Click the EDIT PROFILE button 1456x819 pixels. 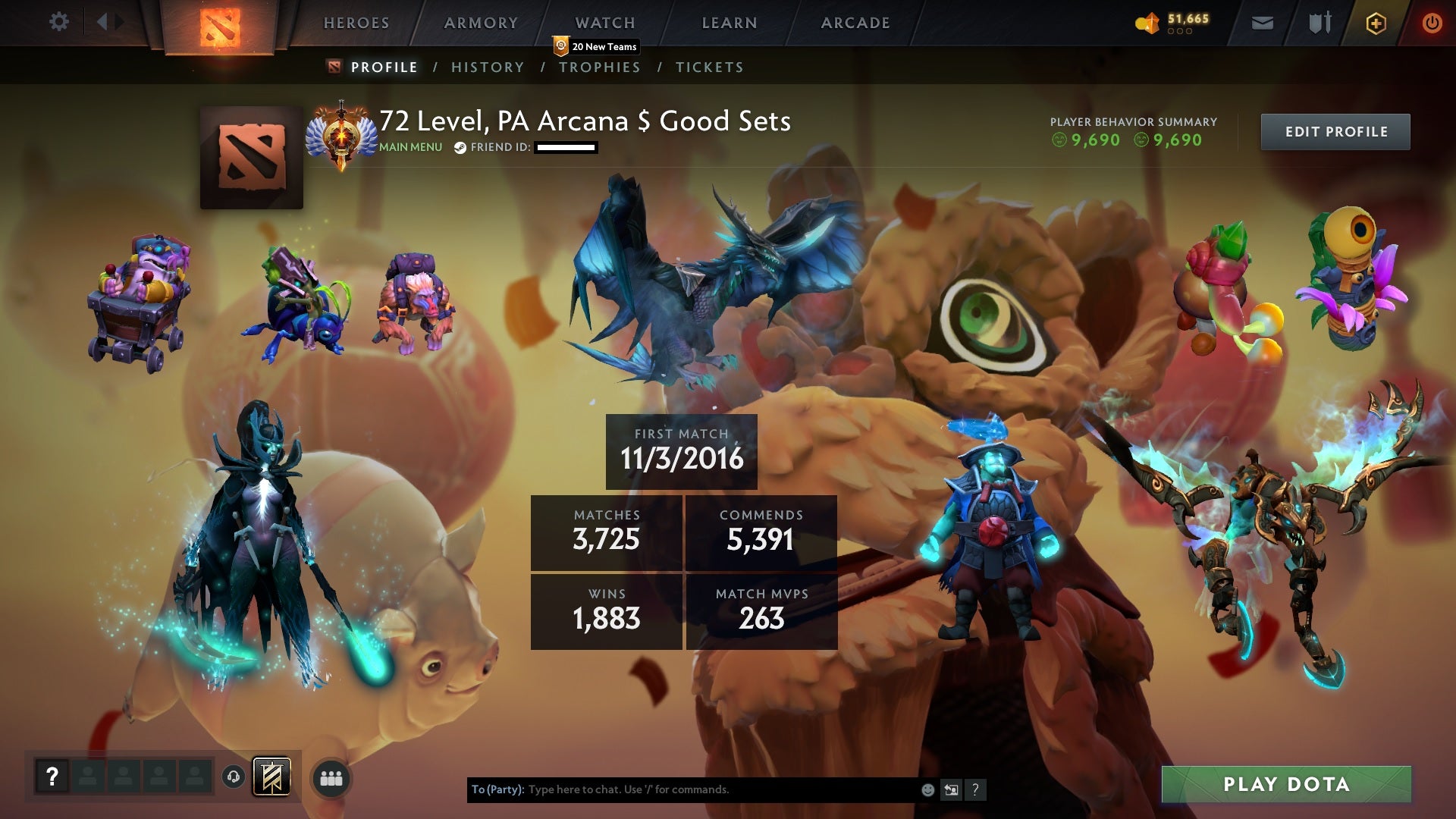[1335, 130]
